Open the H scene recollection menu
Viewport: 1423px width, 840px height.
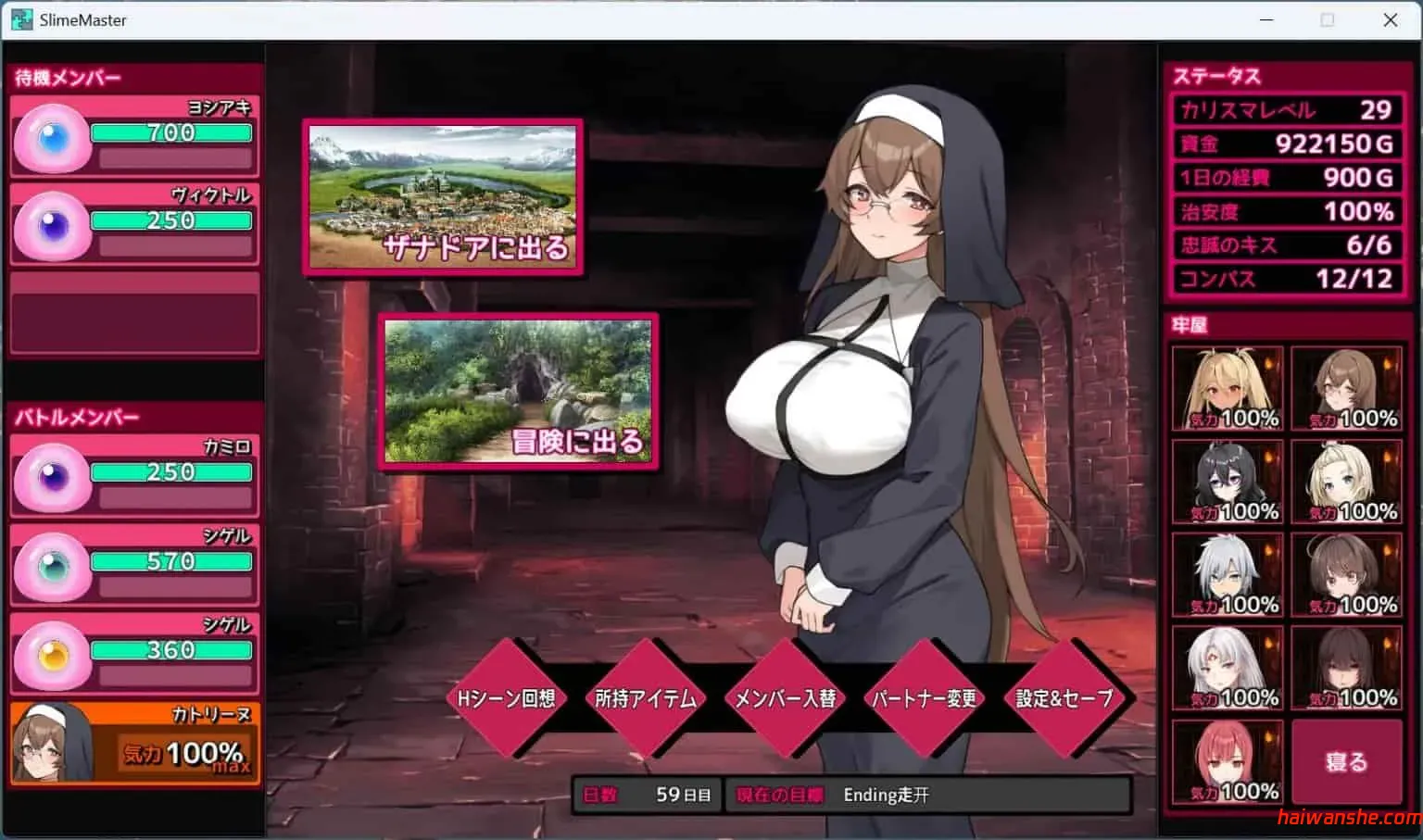point(506,701)
